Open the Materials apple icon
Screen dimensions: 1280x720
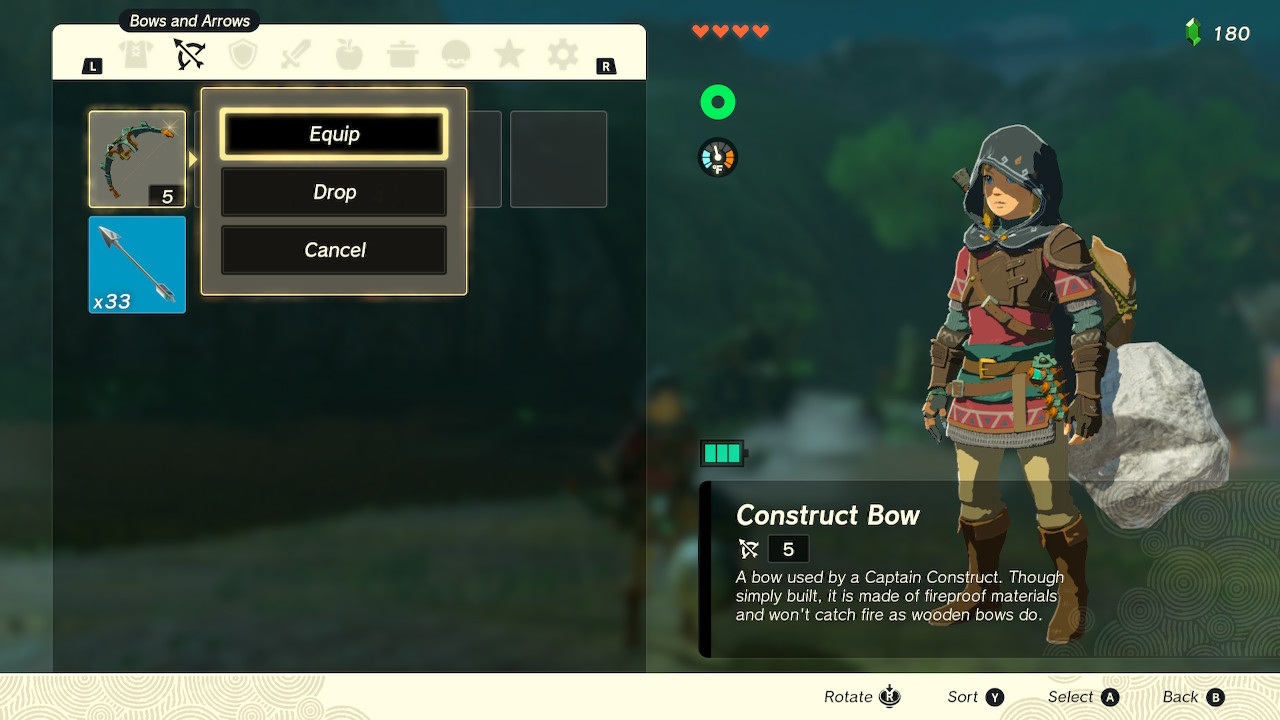348,55
